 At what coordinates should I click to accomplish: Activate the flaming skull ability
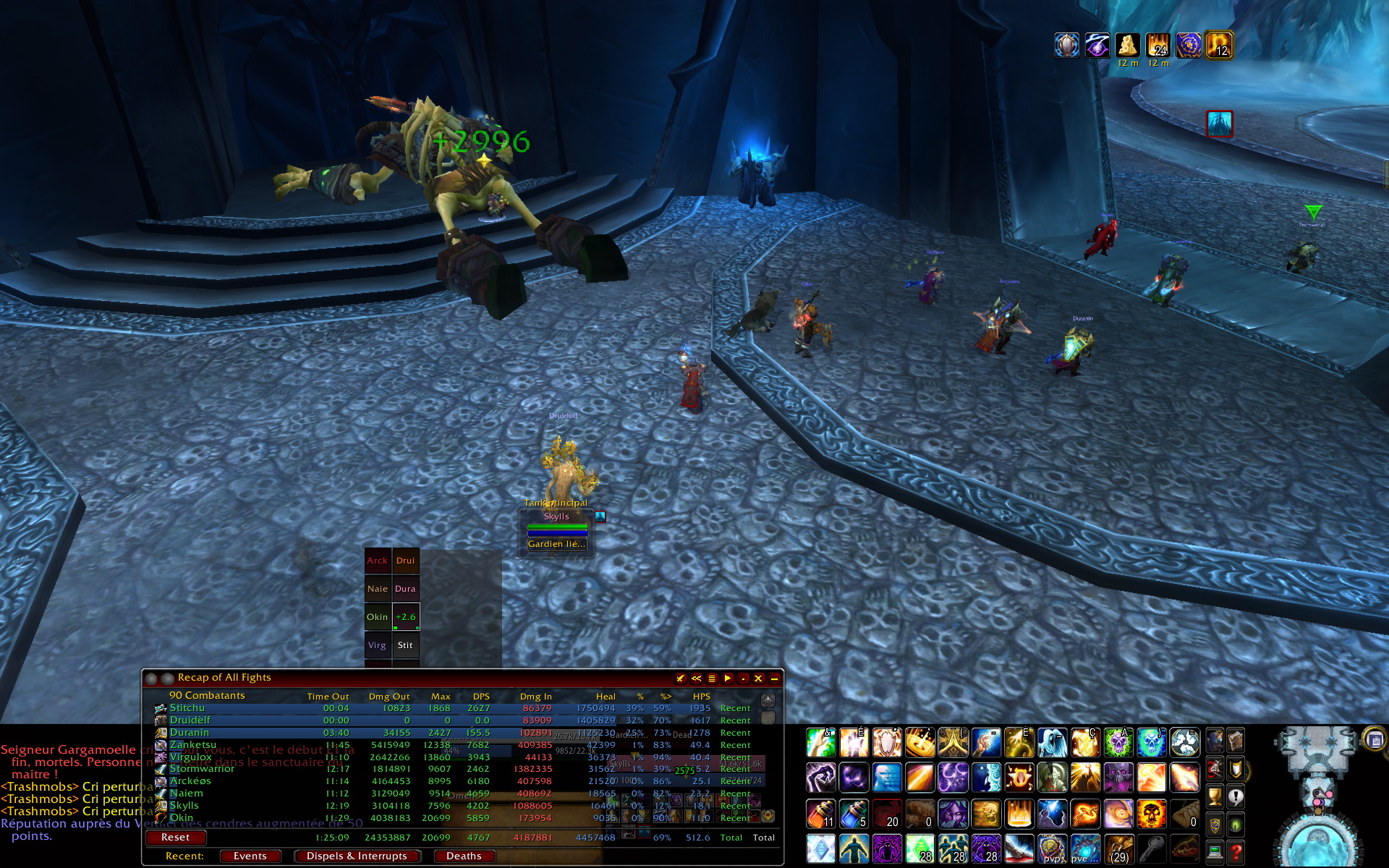(1151, 814)
